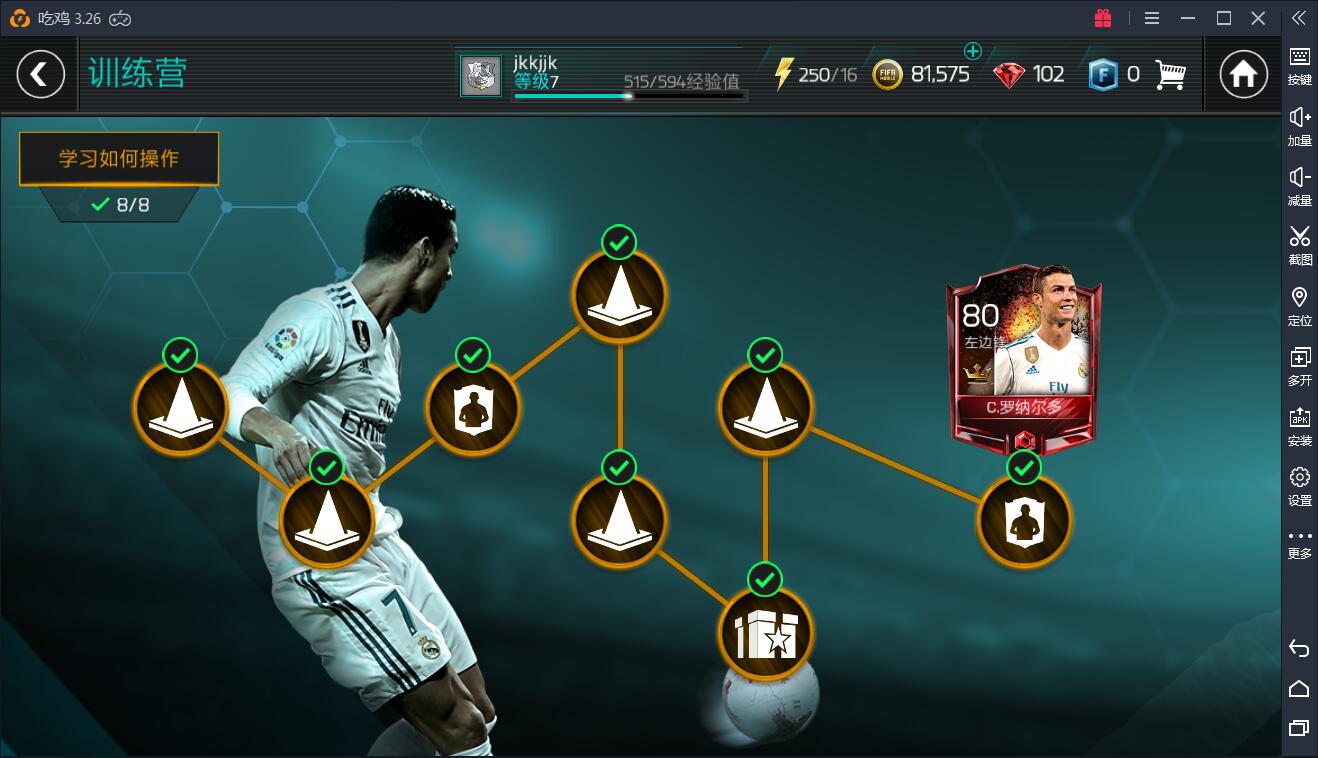This screenshot has height=758, width=1318.
Task: Check the red gem currency
Action: pyautogui.click(x=1009, y=75)
